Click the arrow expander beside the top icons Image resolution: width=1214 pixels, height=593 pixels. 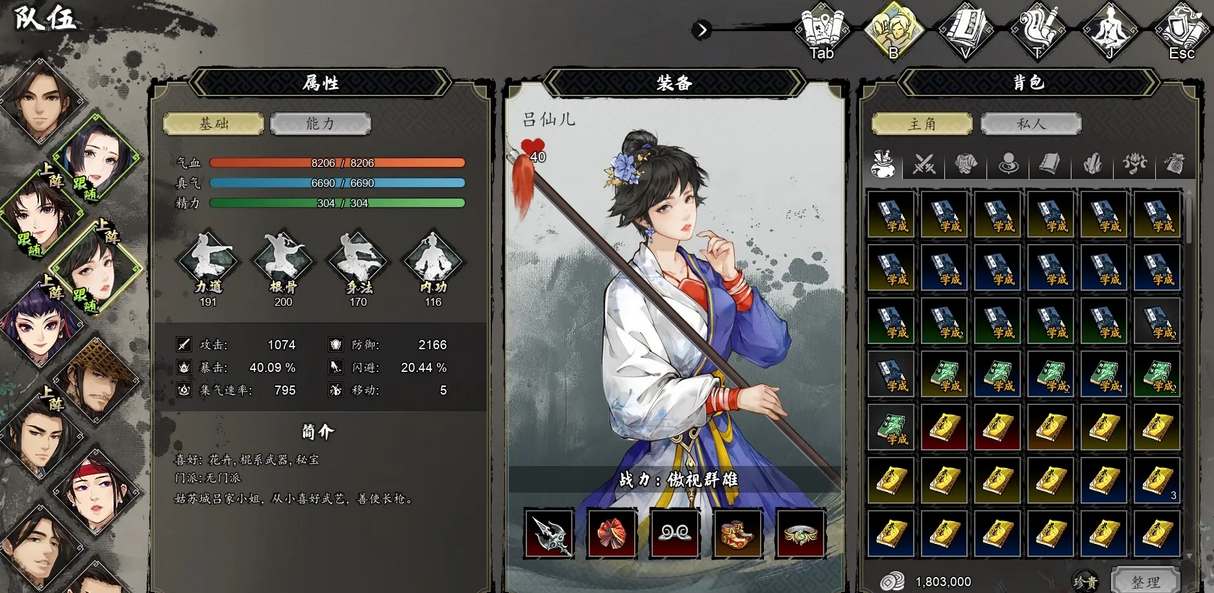[702, 30]
